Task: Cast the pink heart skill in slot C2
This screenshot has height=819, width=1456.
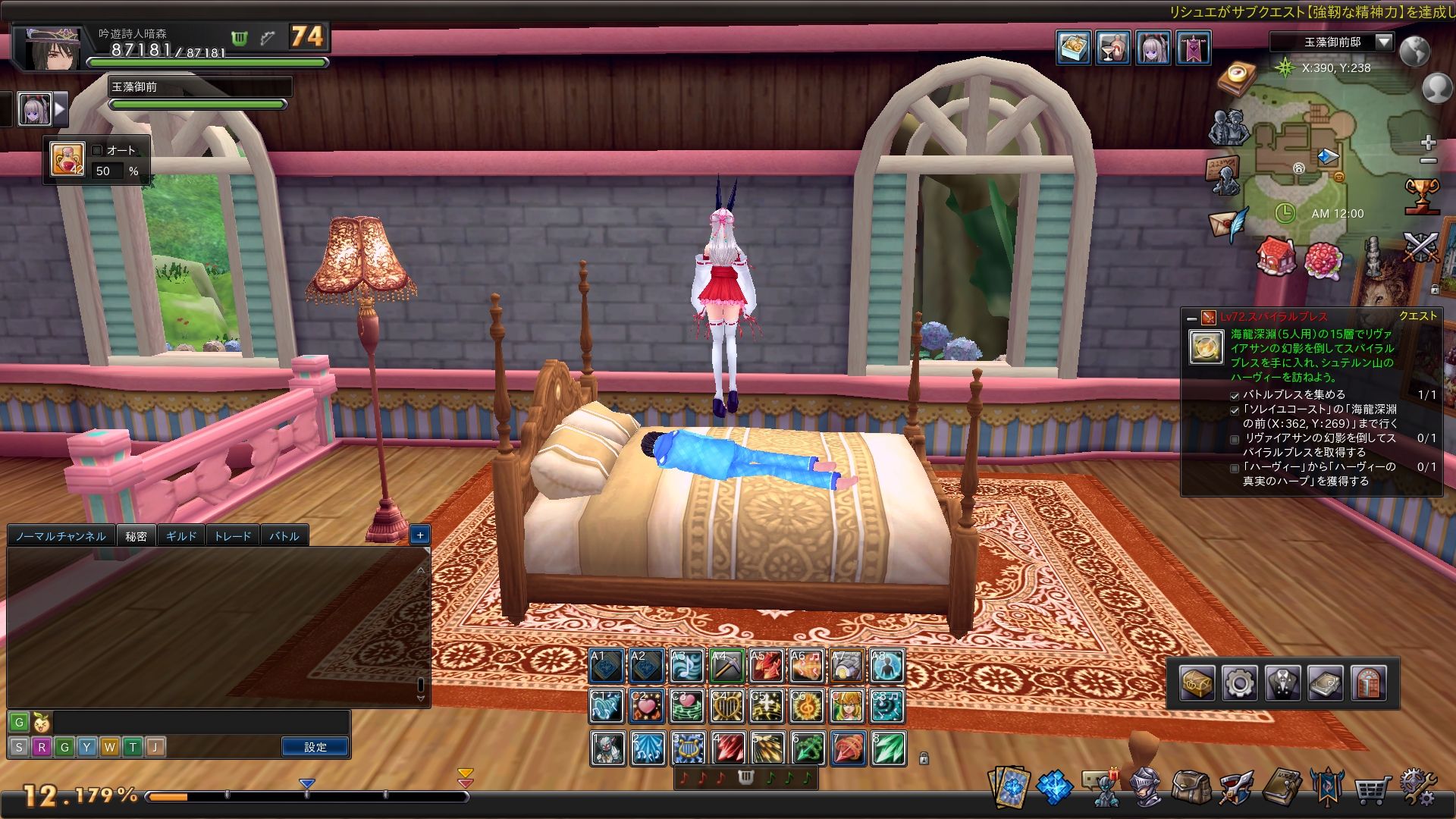Action: [x=647, y=707]
